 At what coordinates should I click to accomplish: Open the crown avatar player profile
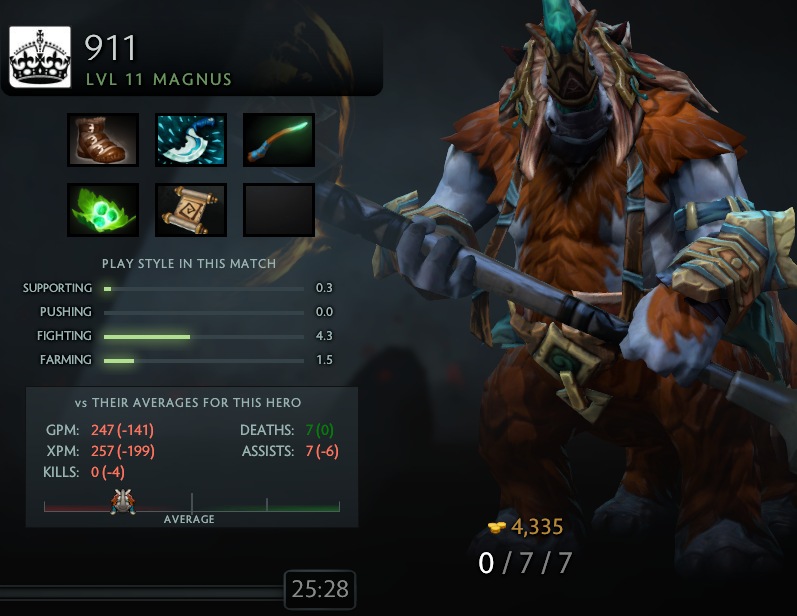point(40,57)
